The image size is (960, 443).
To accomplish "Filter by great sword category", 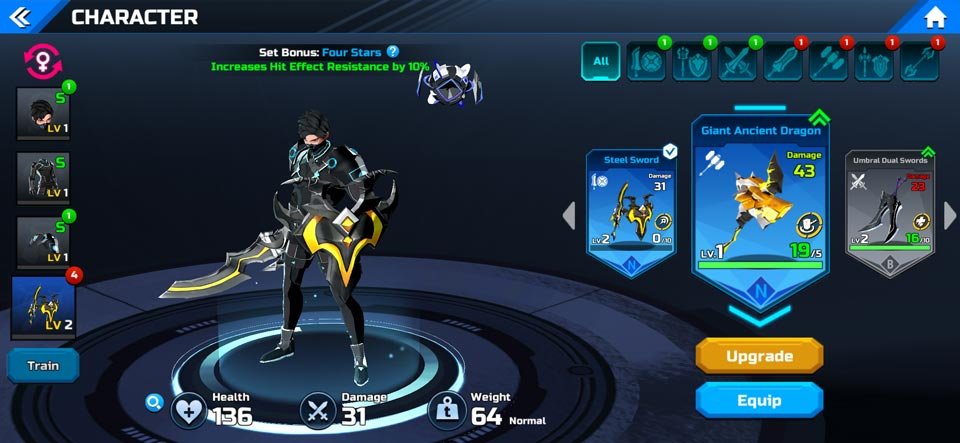I will [x=783, y=62].
